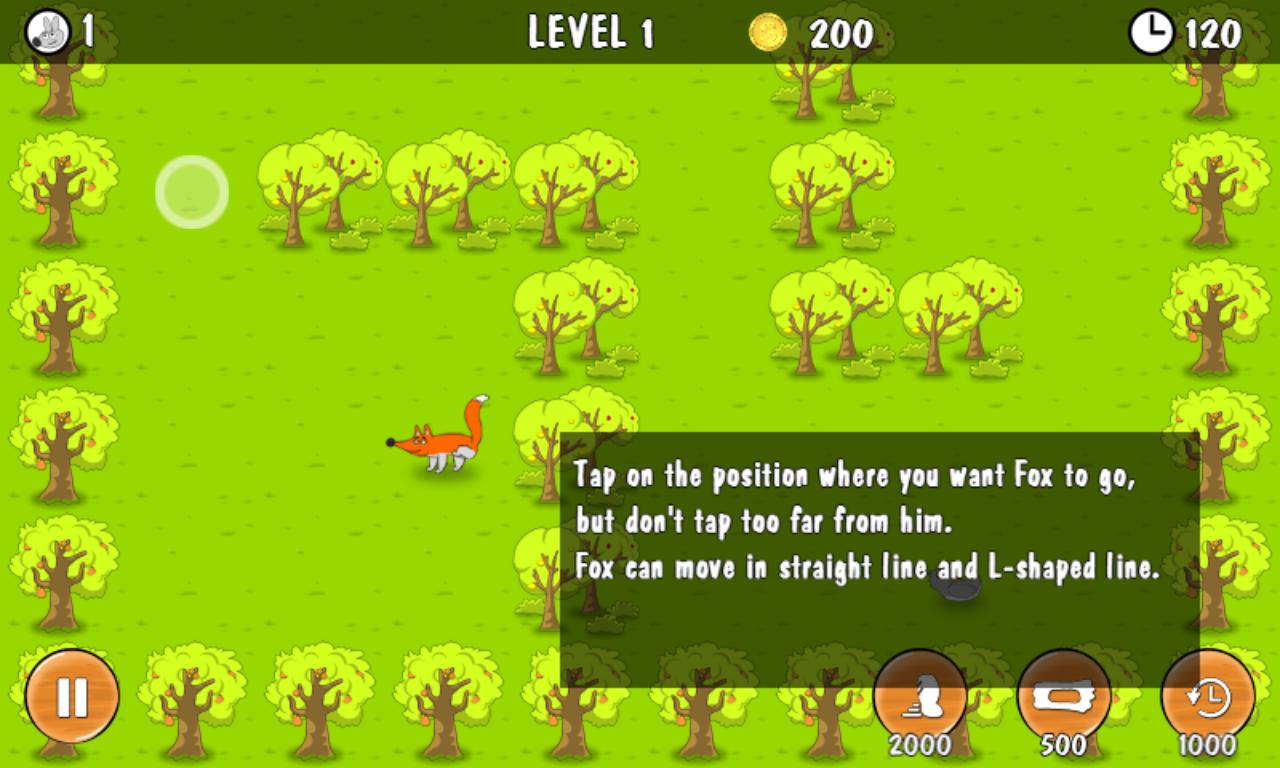
Task: Select the LEVEL 1 title
Action: coord(590,33)
